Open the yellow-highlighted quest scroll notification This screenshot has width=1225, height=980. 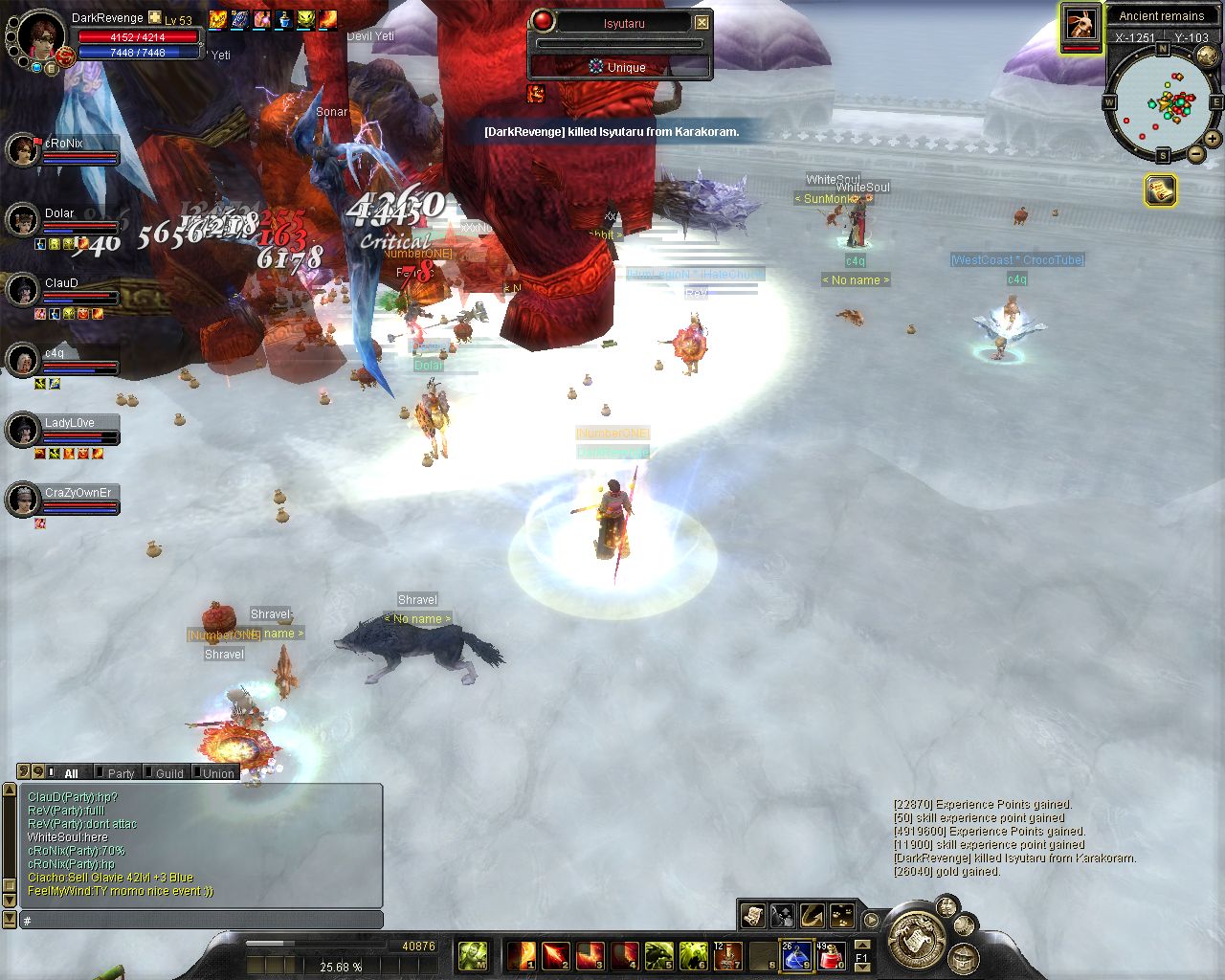point(1161,190)
